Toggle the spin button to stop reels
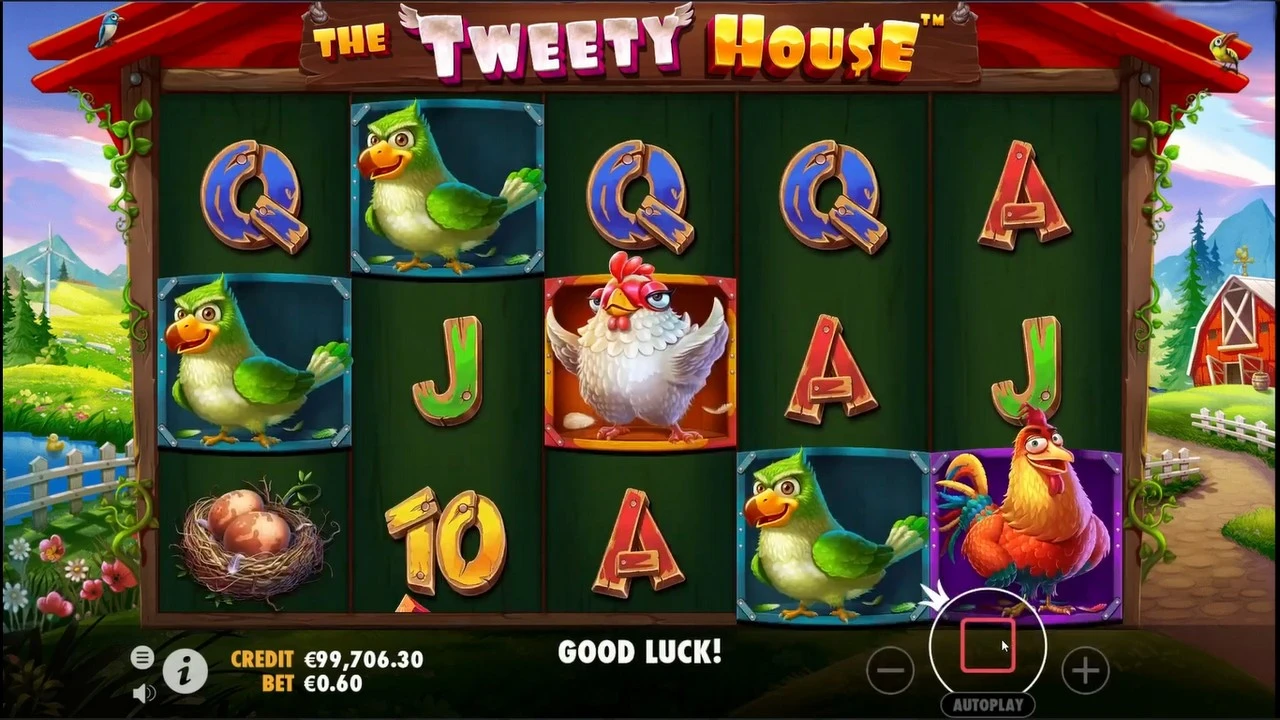 click(988, 645)
